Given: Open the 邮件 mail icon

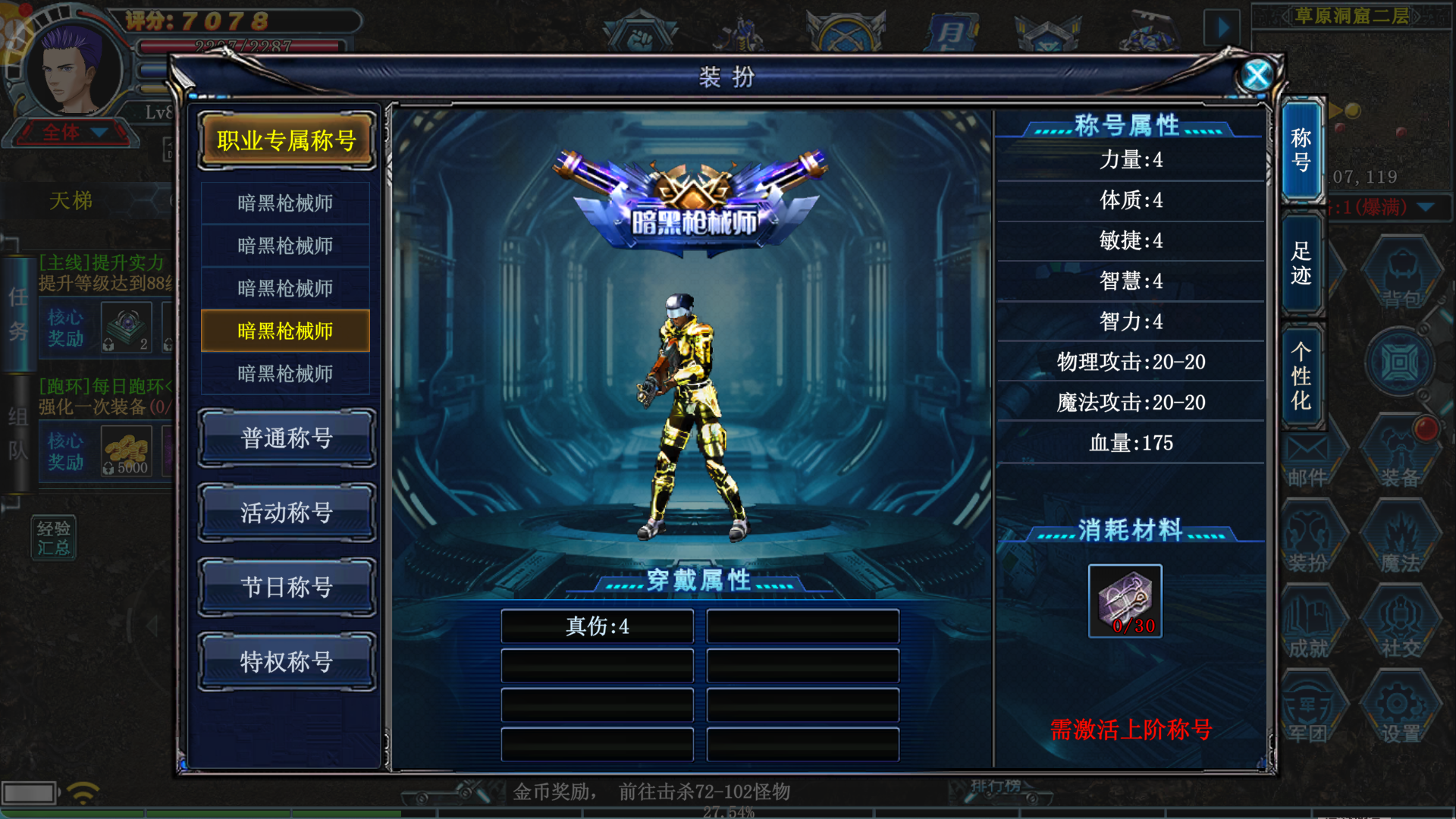Looking at the screenshot, I should [1308, 459].
